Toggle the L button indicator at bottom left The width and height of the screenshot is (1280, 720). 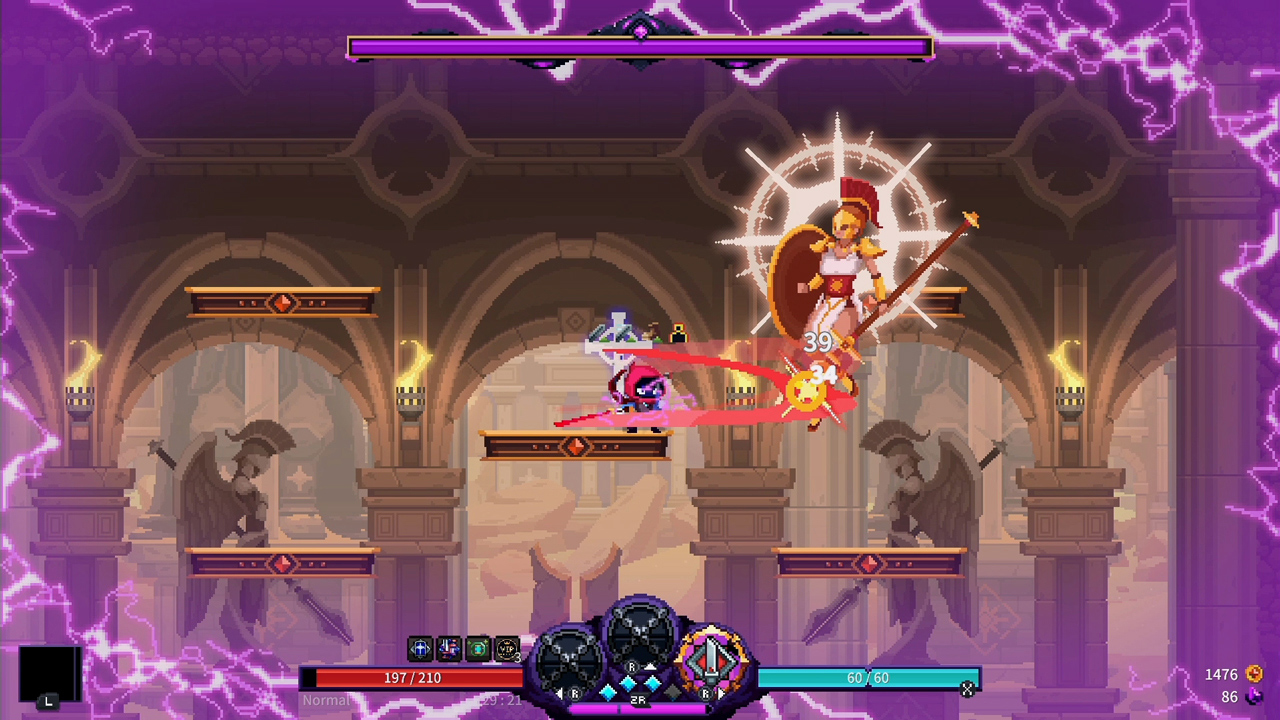[49, 703]
